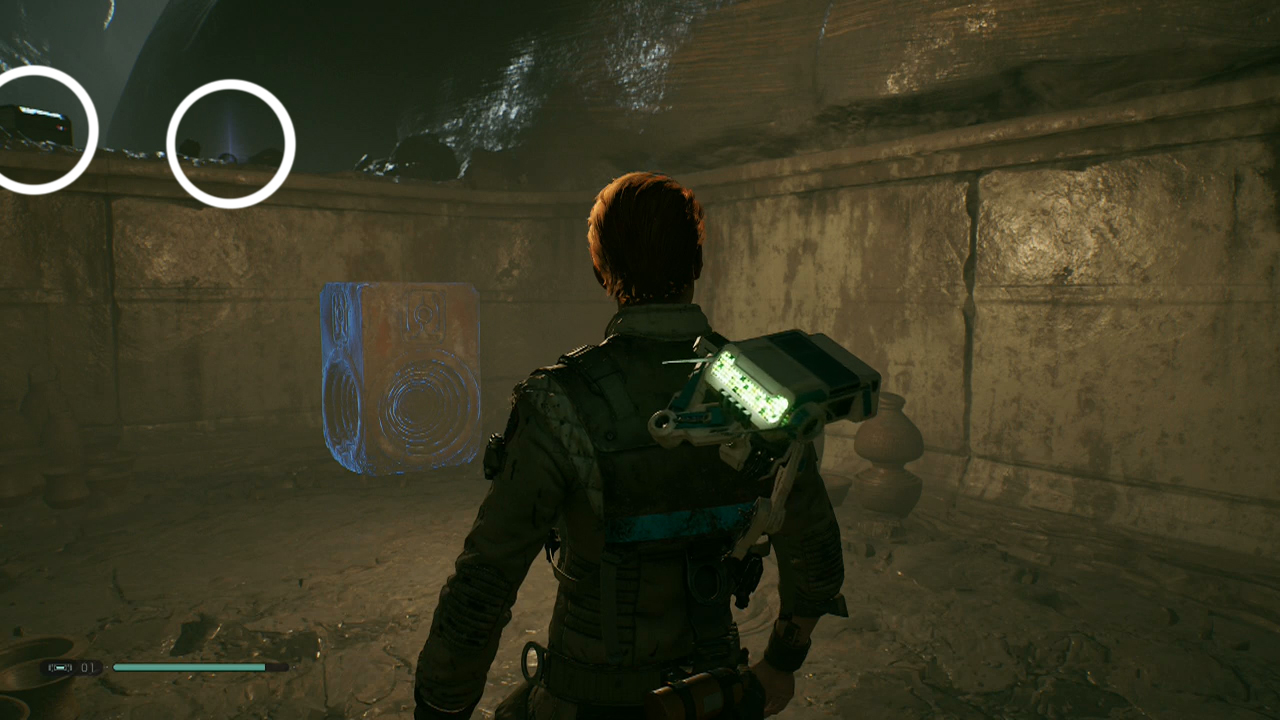Click the stim canister icon
This screenshot has width=1280, height=720.
[x=60, y=667]
